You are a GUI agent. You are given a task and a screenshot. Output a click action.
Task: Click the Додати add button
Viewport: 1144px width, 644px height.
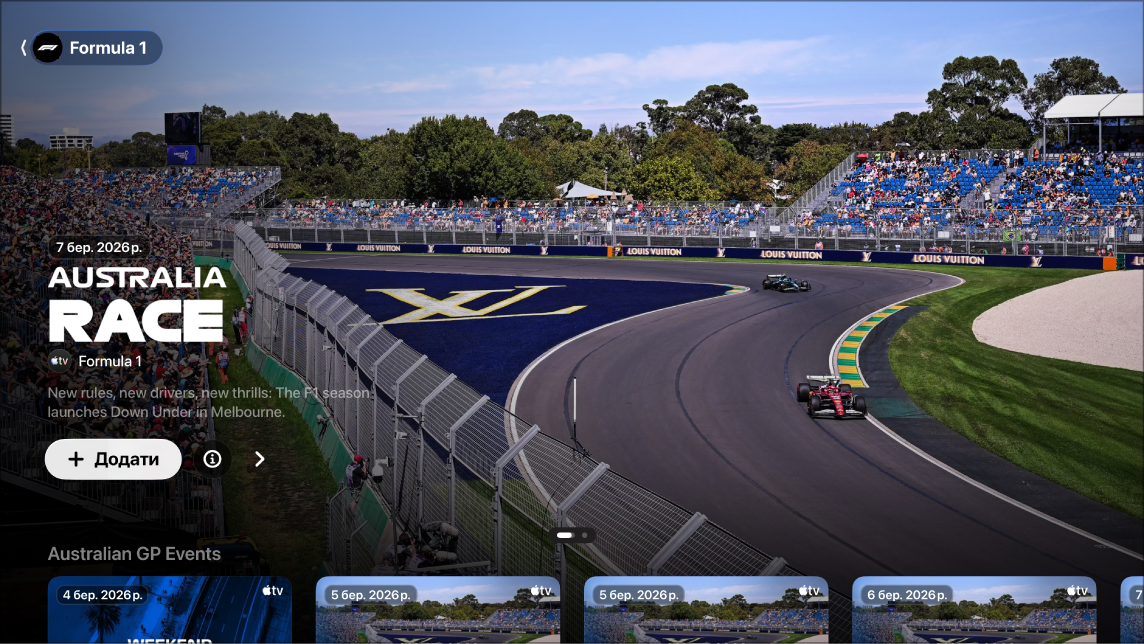click(113, 459)
